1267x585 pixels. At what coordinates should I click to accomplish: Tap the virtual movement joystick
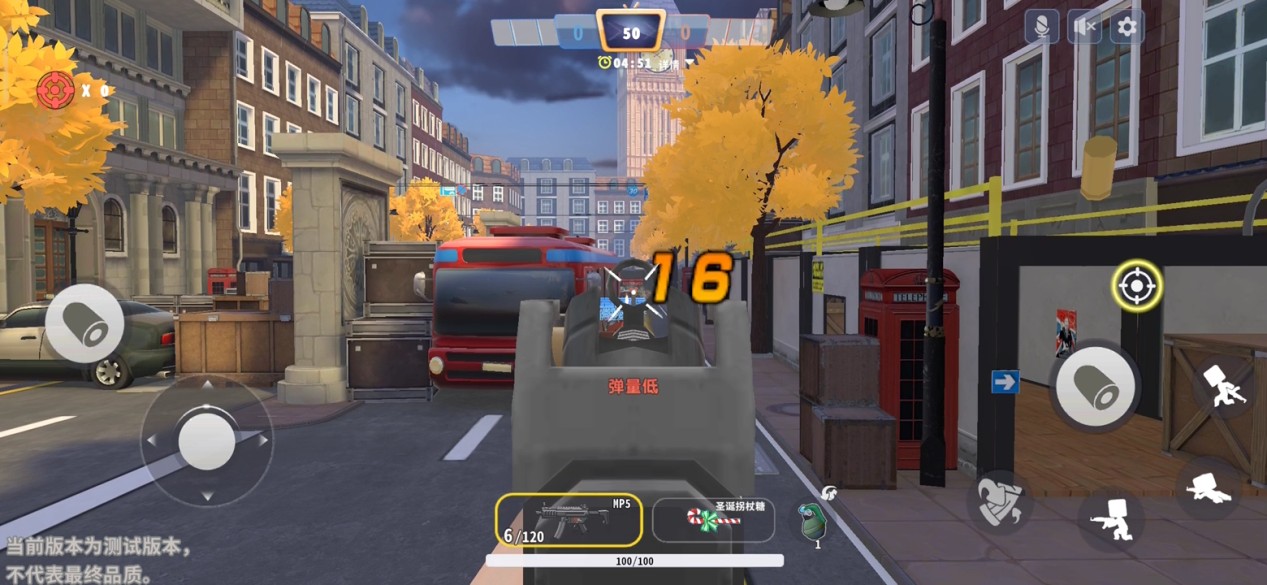point(206,440)
